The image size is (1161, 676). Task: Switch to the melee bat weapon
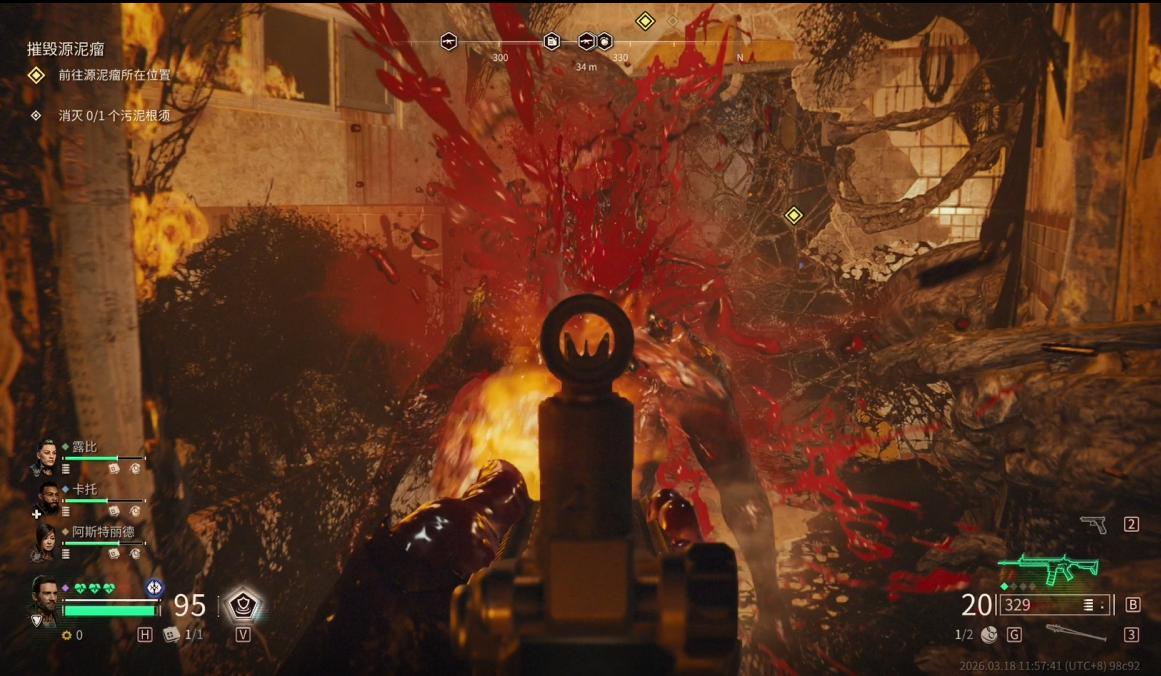(1076, 634)
